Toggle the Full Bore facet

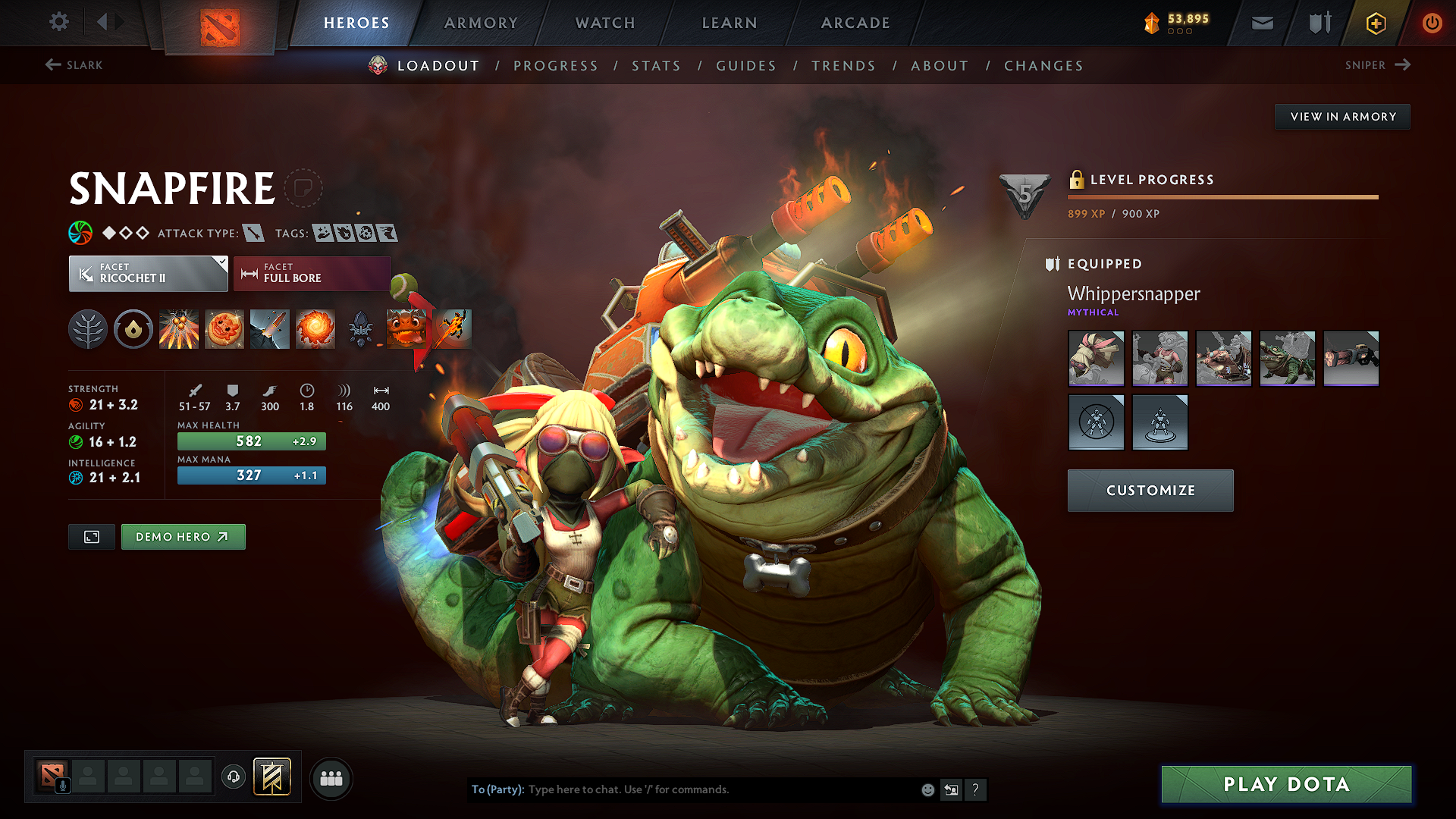[x=311, y=273]
